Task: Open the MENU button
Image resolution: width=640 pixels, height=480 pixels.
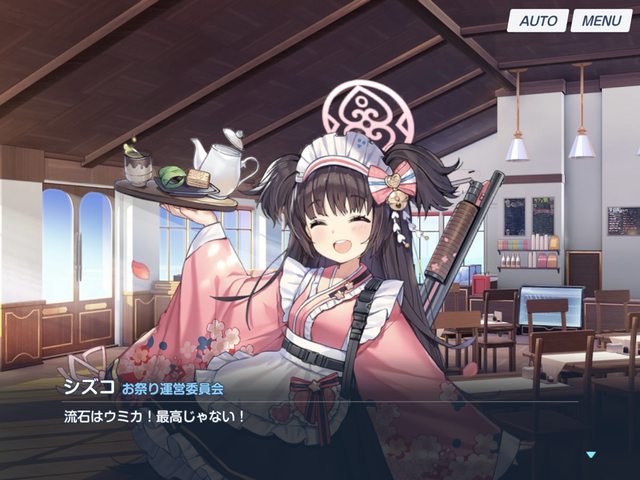Action: click(601, 21)
